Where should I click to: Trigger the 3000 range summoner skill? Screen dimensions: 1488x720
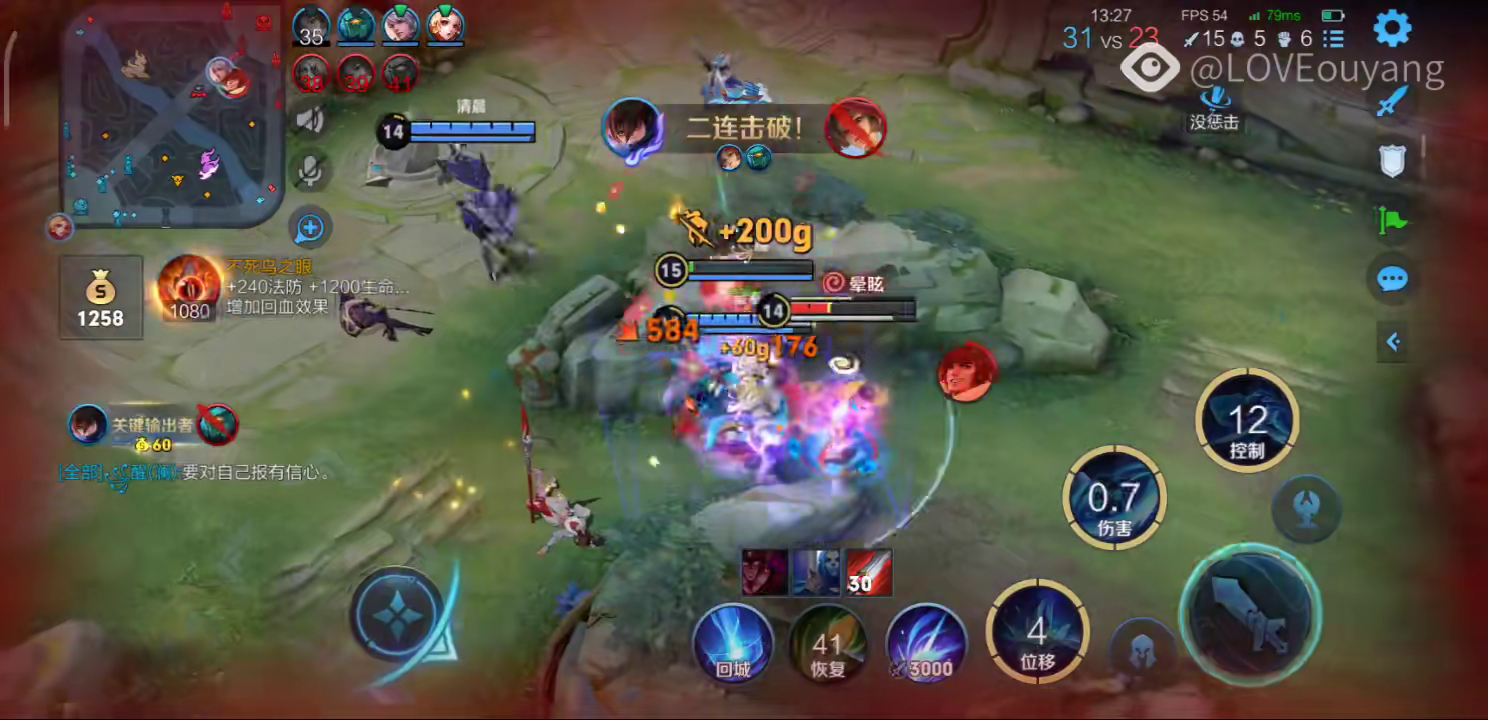[925, 643]
